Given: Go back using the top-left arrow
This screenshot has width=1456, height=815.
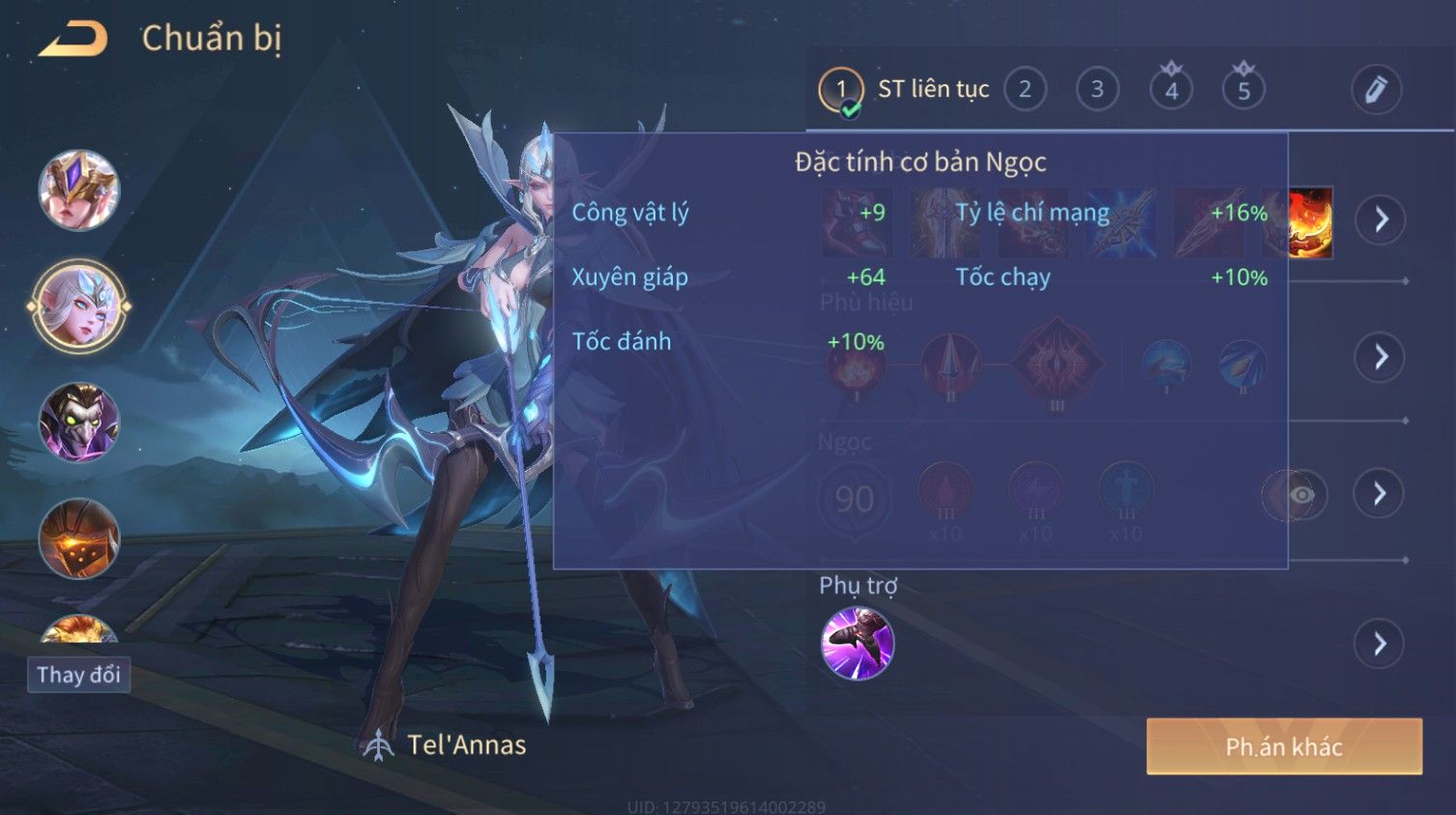Looking at the screenshot, I should [73, 39].
